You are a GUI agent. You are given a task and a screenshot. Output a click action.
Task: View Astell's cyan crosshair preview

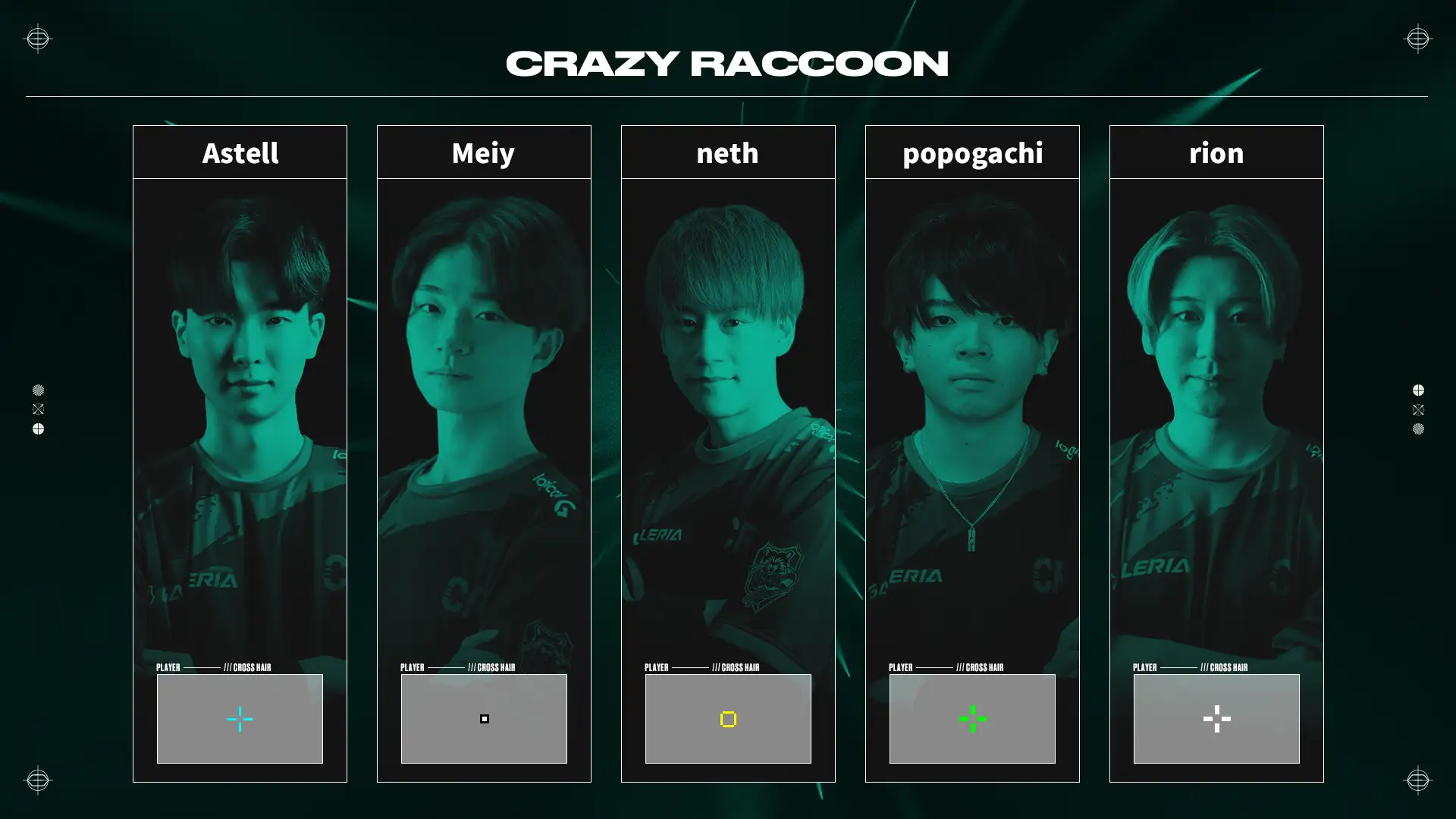(240, 718)
